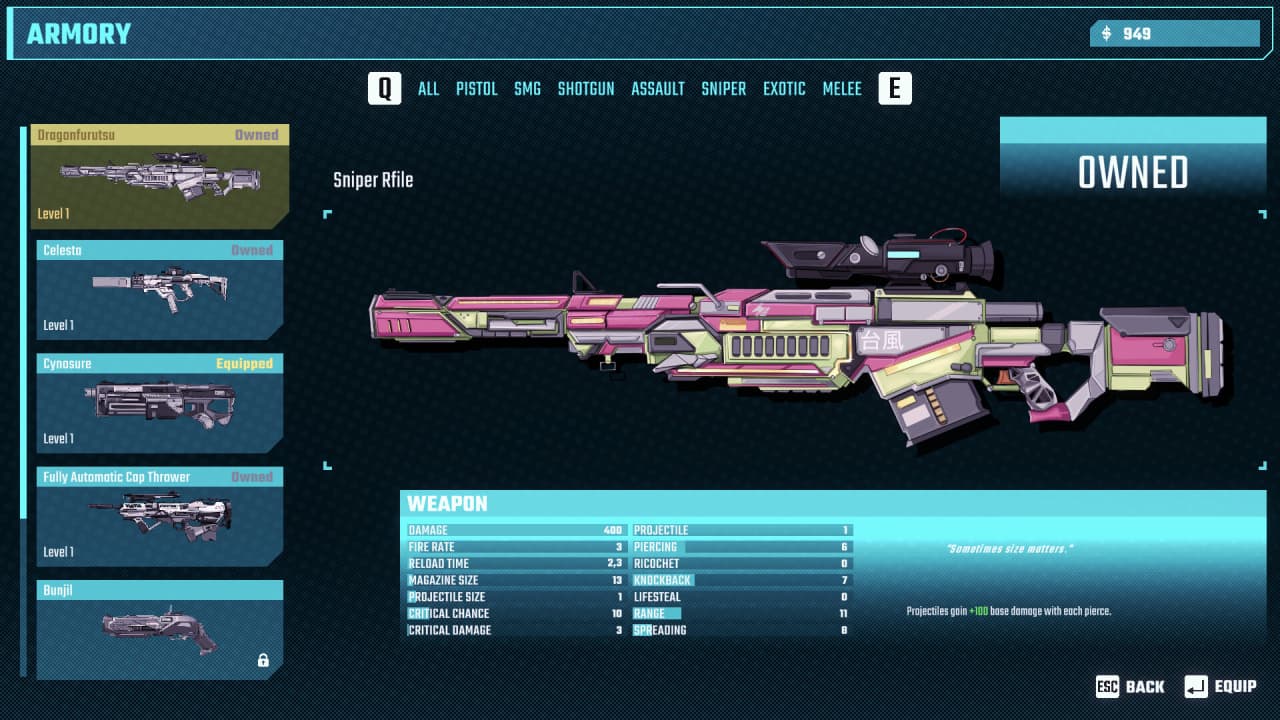Switch to the PISTOL category

pos(476,89)
